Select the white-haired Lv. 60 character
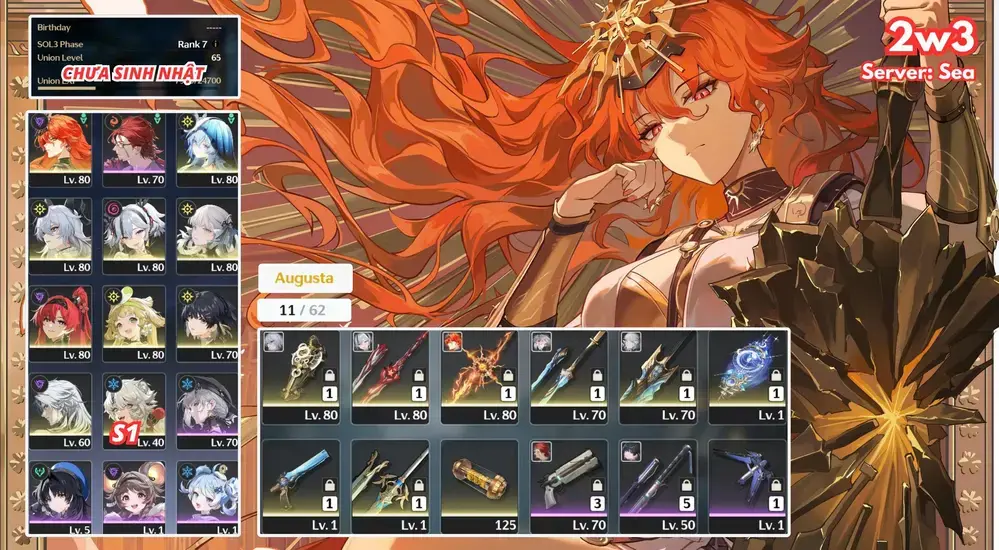The width and height of the screenshot is (999, 550). point(64,410)
